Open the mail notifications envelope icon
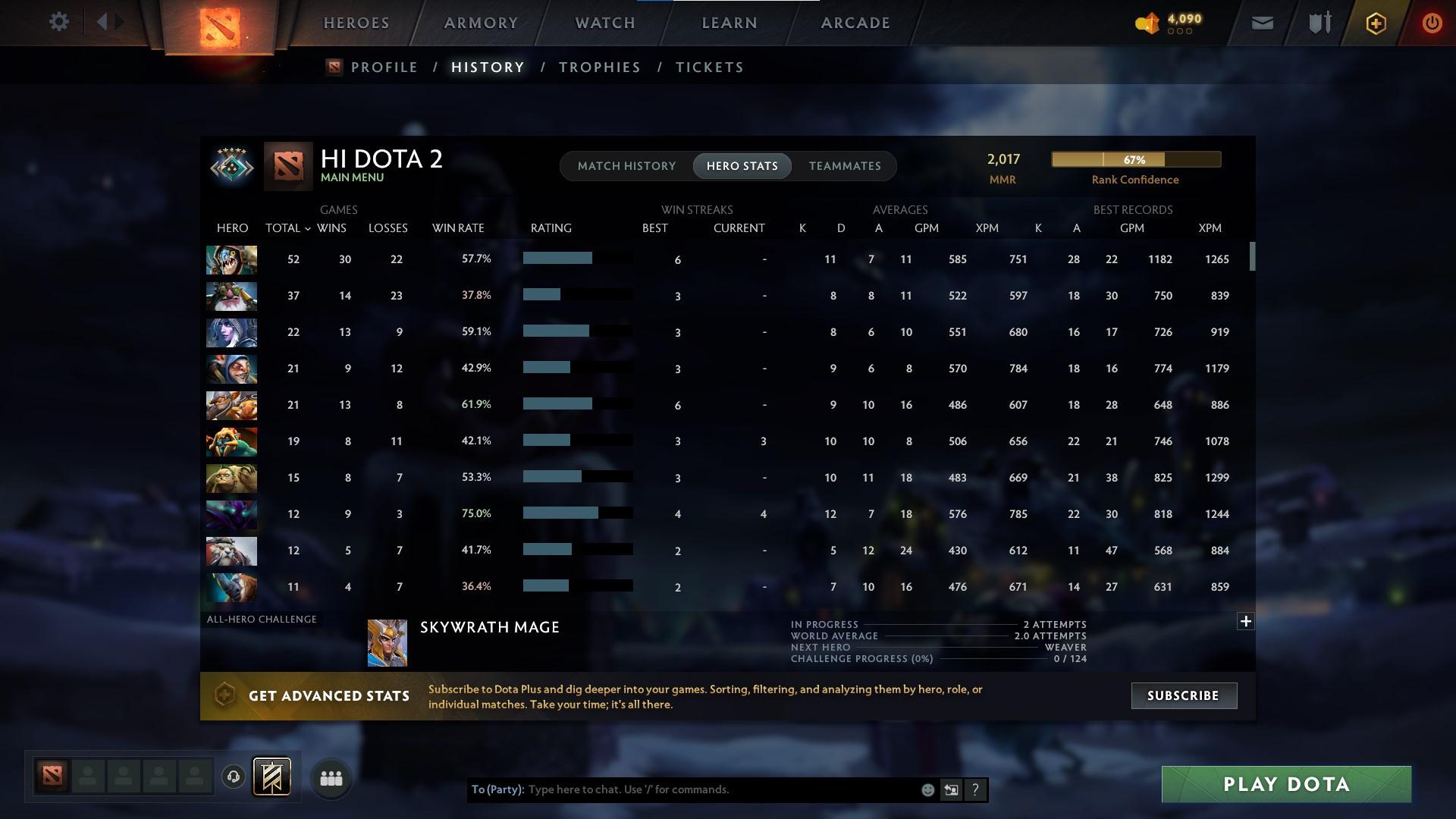 (1261, 23)
